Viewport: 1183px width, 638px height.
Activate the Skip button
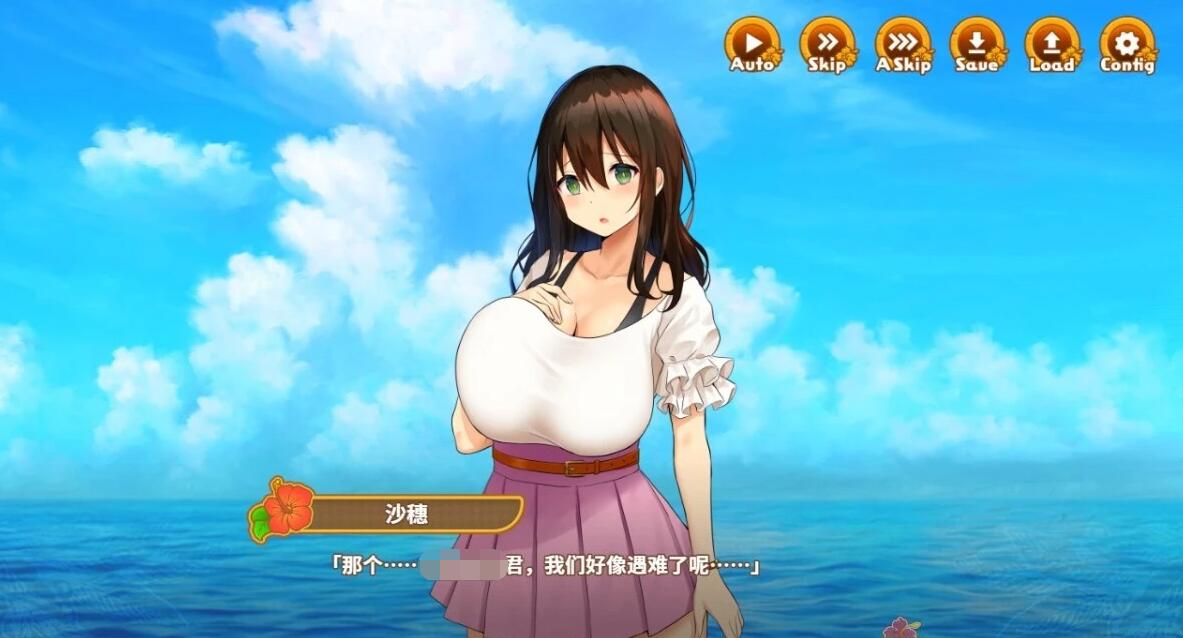827,45
